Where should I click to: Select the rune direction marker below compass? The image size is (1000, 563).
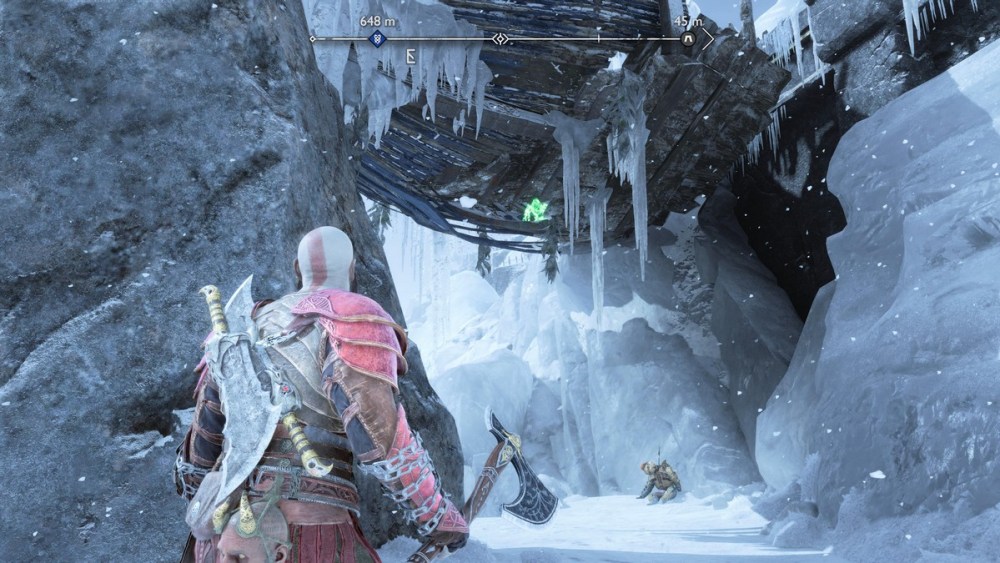pos(411,57)
